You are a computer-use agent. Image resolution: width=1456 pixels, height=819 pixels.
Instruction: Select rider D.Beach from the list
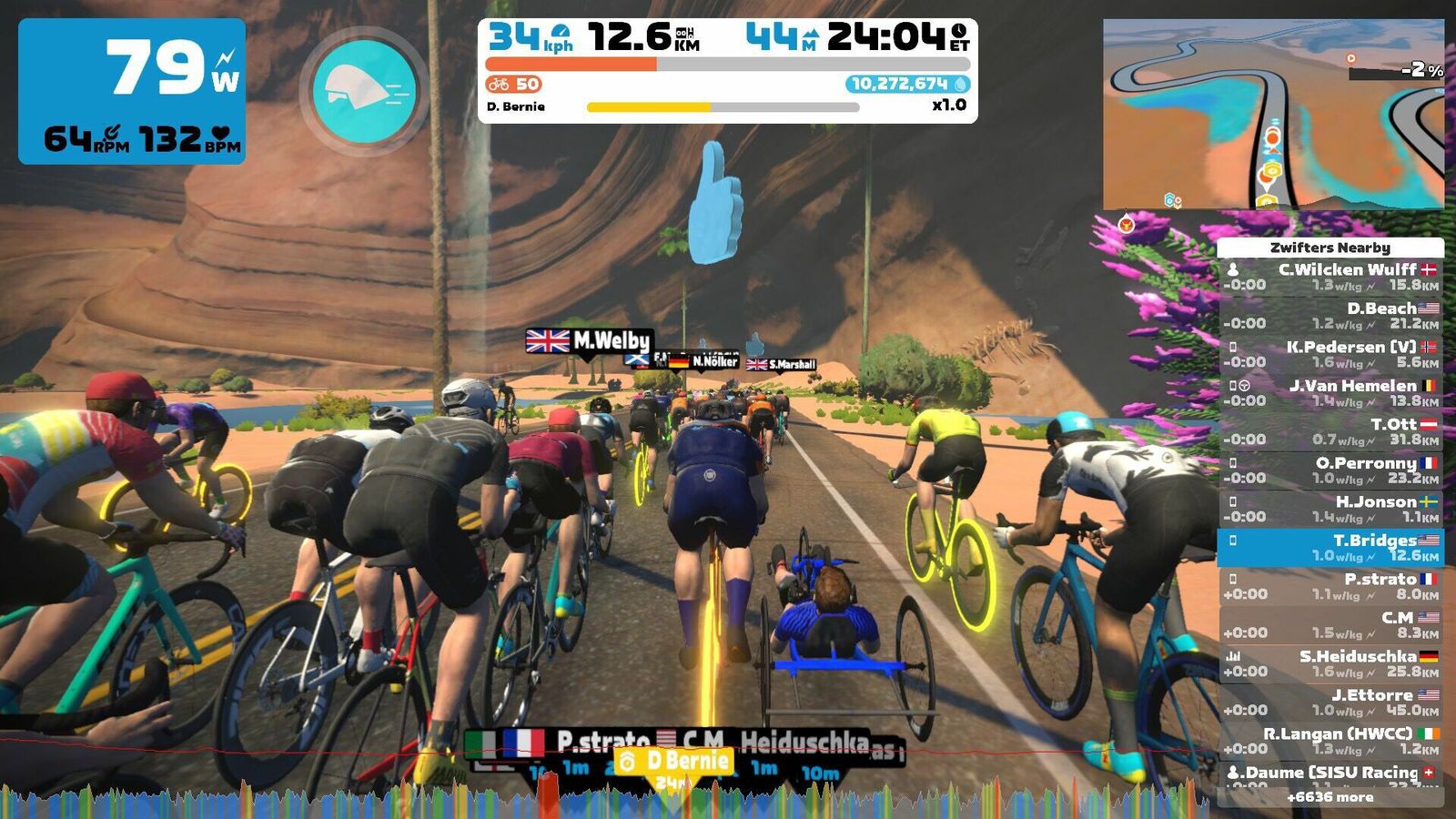pos(1330,316)
